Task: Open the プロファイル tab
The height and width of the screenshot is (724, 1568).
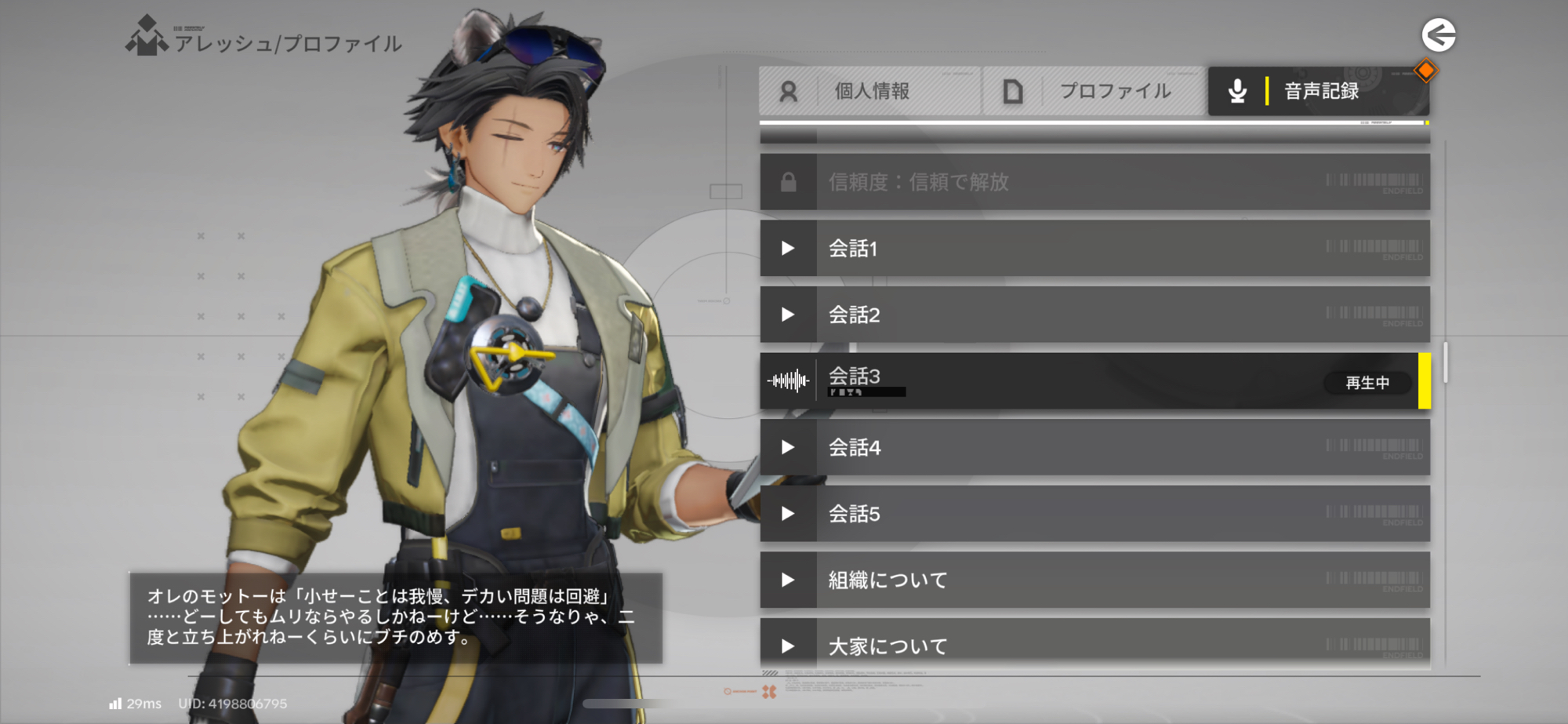Action: click(1094, 91)
